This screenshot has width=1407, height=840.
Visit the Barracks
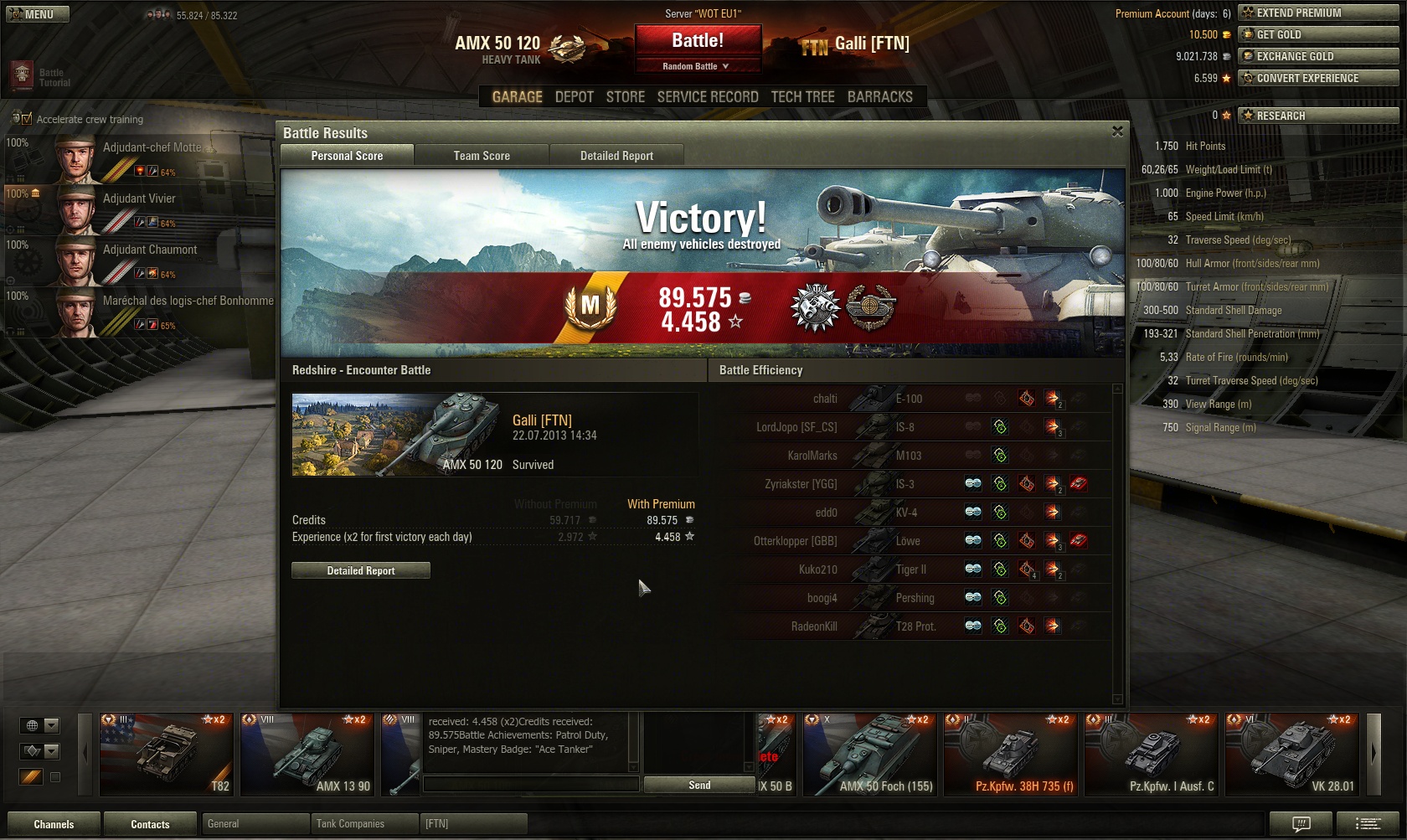click(879, 97)
